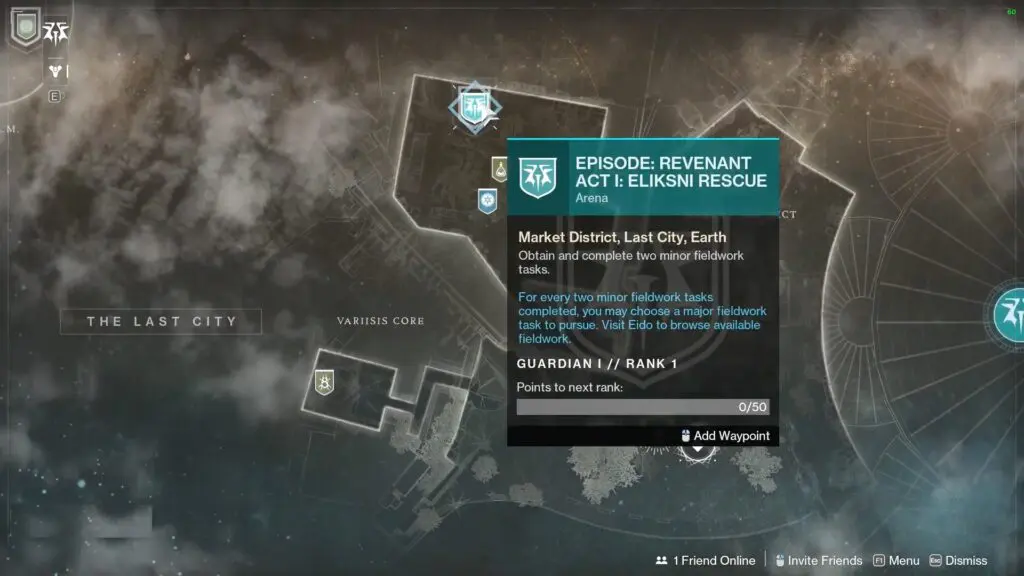Select the Revenant node at right screen edge
This screenshot has height=576, width=1024.
coord(1011,311)
